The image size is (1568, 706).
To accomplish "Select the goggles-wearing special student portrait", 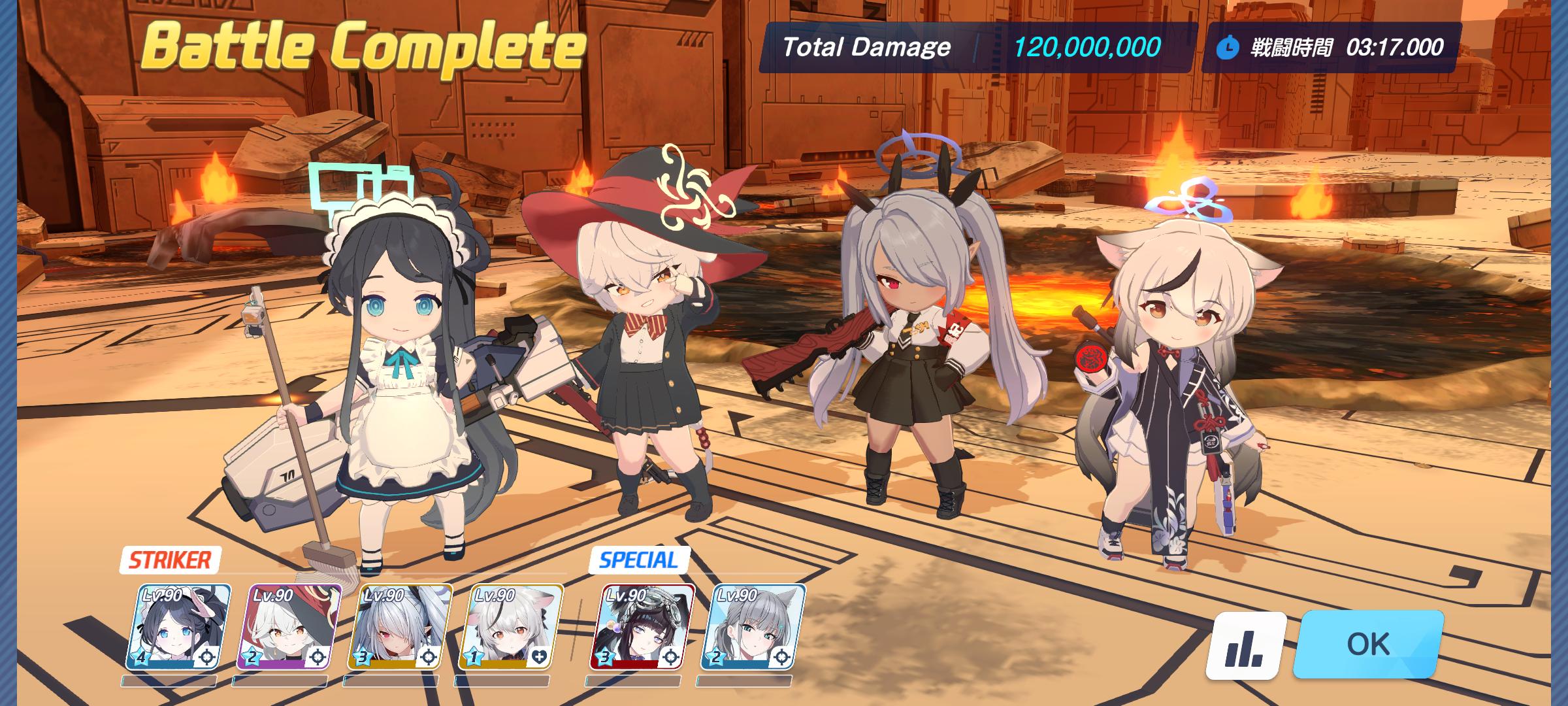I will (x=642, y=628).
